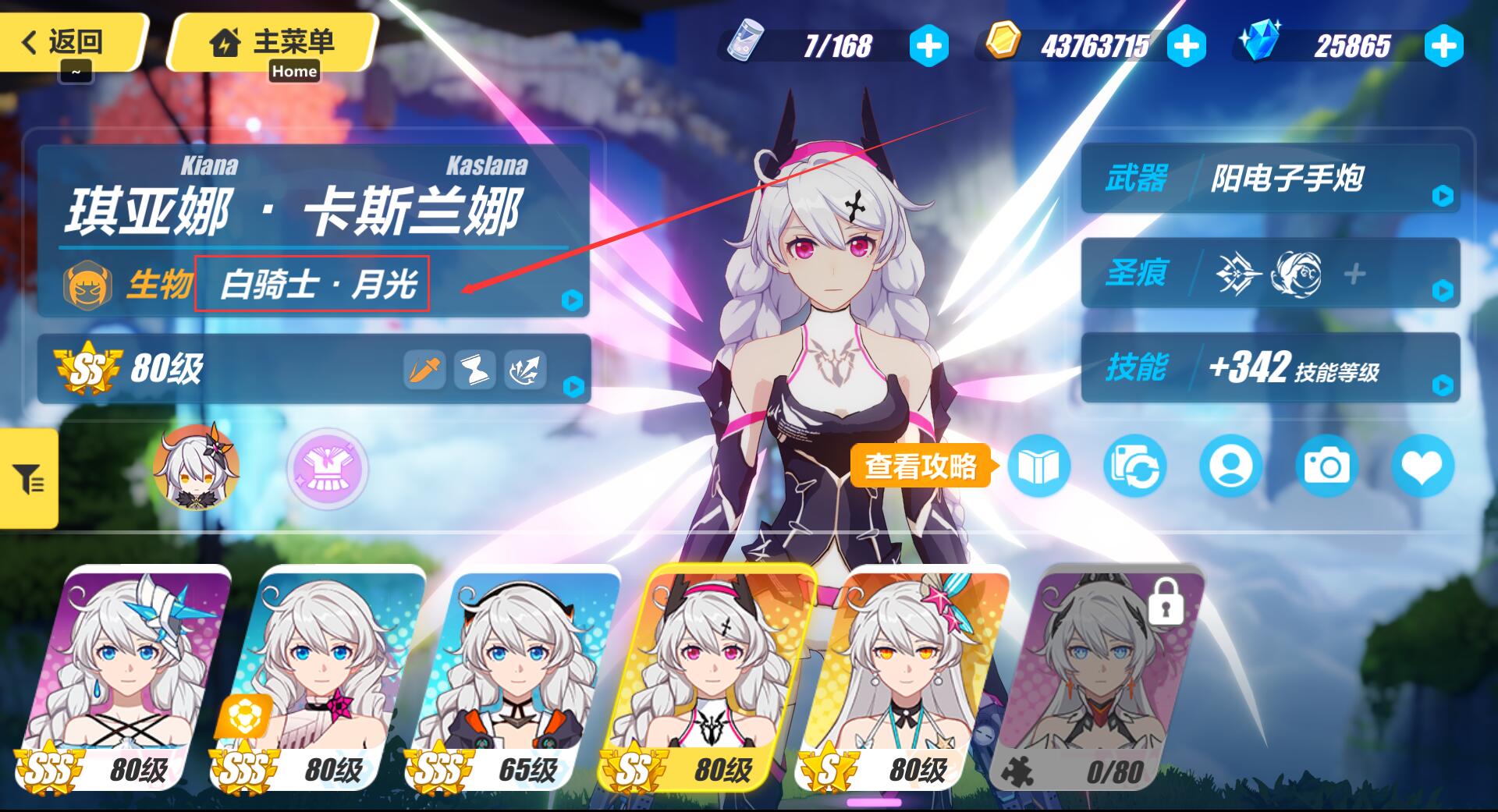1498x812 pixels.
Task: Open the camera photo mode
Action: tap(1326, 467)
